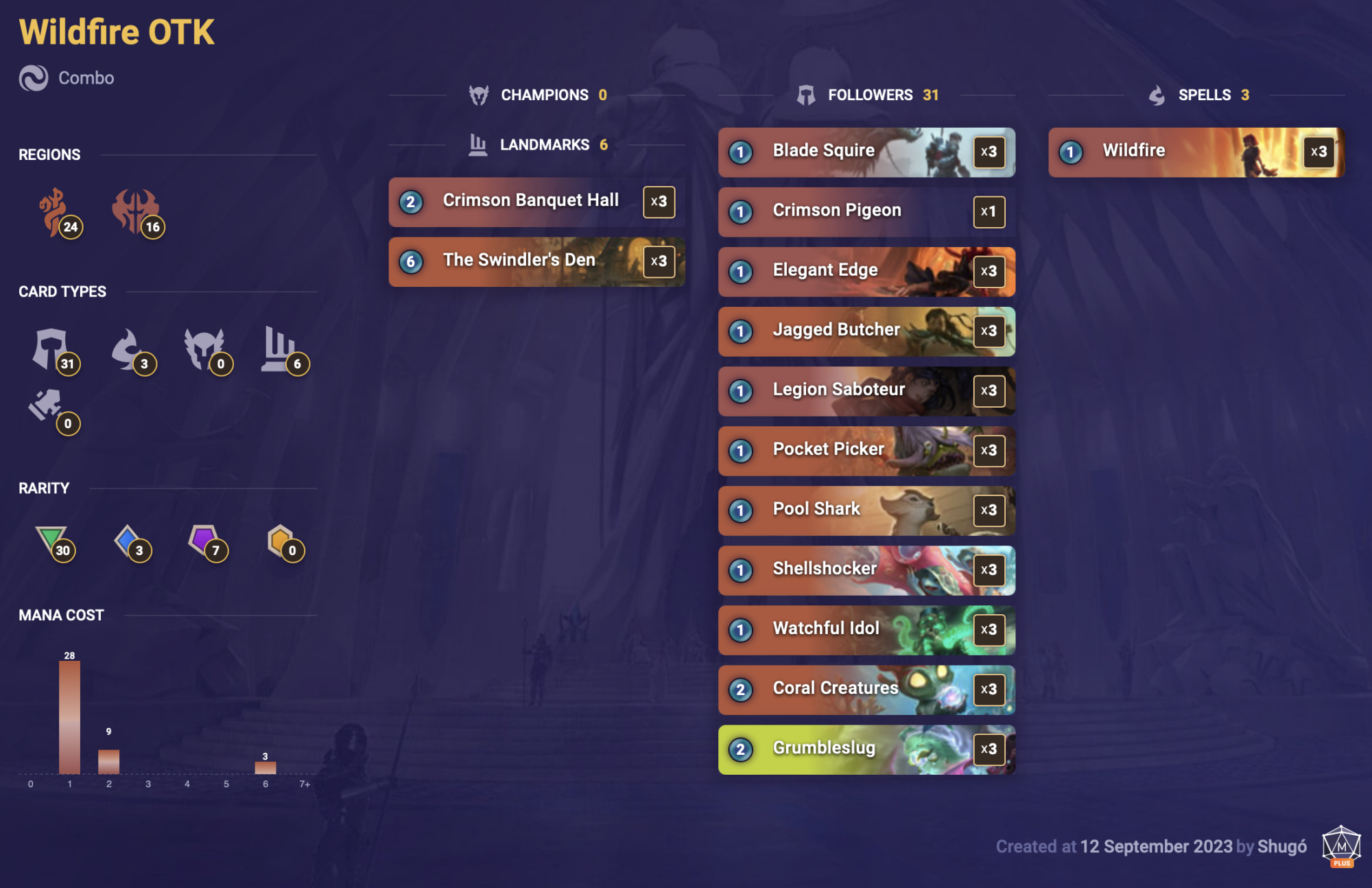Collapse the Rarity section
This screenshot has height=888, width=1372.
point(44,488)
